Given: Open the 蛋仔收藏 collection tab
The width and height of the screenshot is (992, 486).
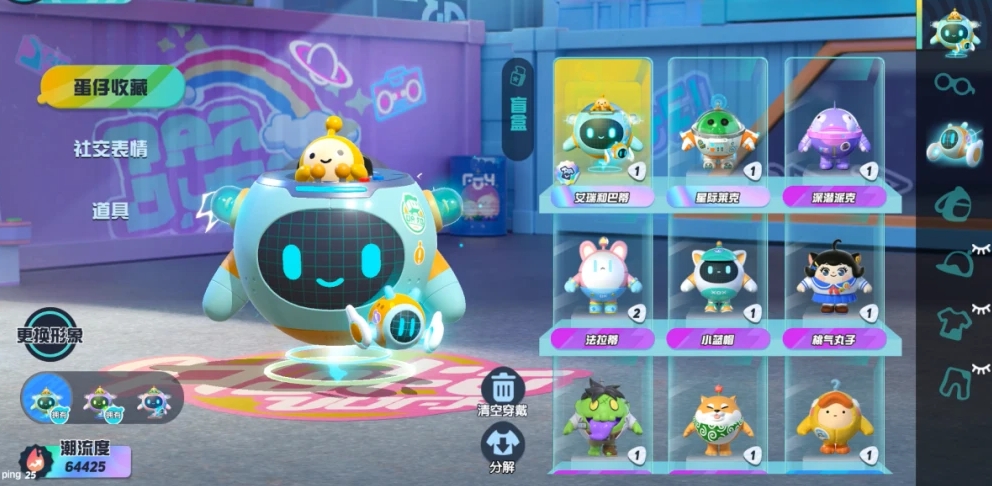Looking at the screenshot, I should pyautogui.click(x=111, y=87).
